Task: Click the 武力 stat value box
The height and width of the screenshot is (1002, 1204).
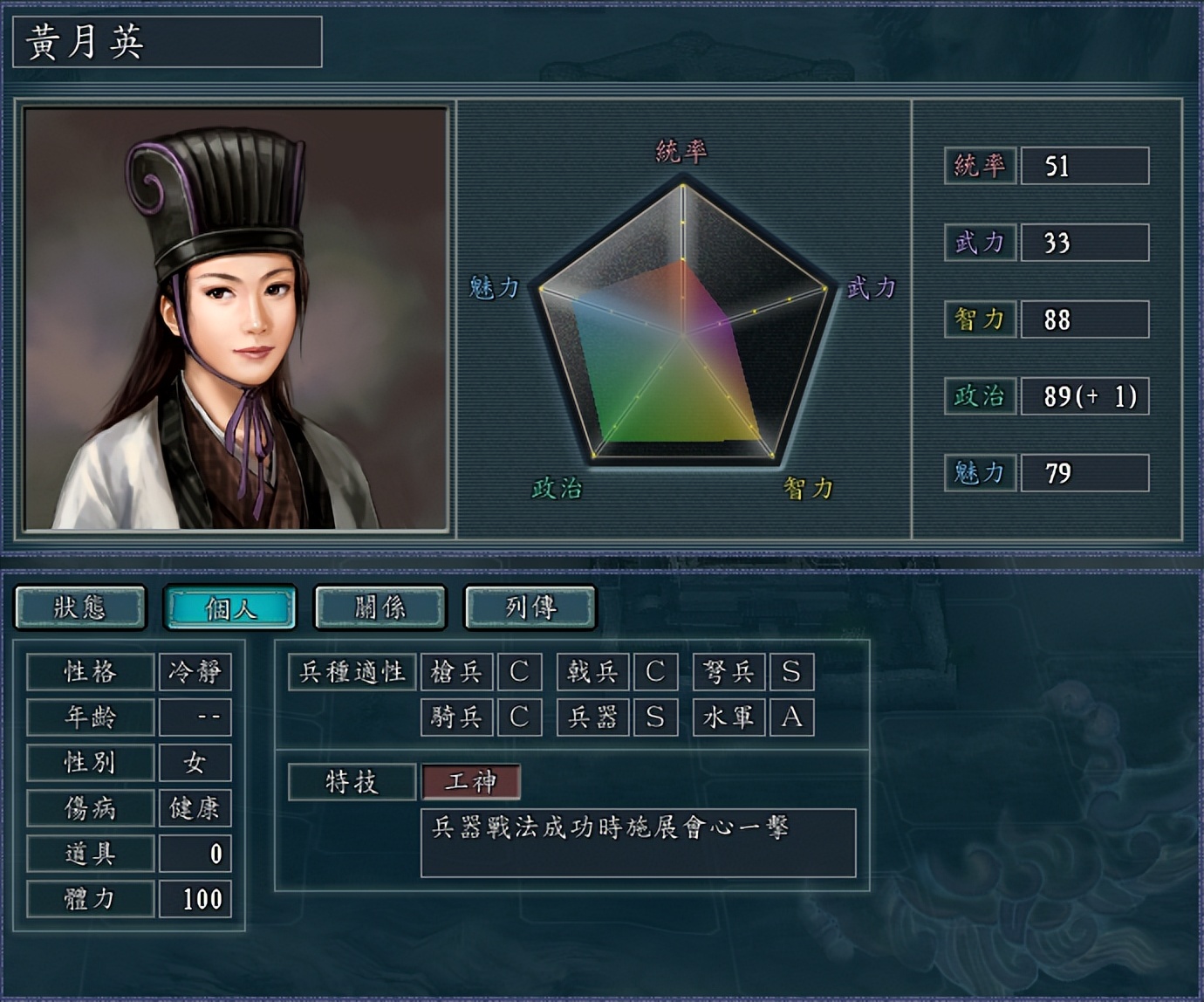Action: tap(1084, 244)
